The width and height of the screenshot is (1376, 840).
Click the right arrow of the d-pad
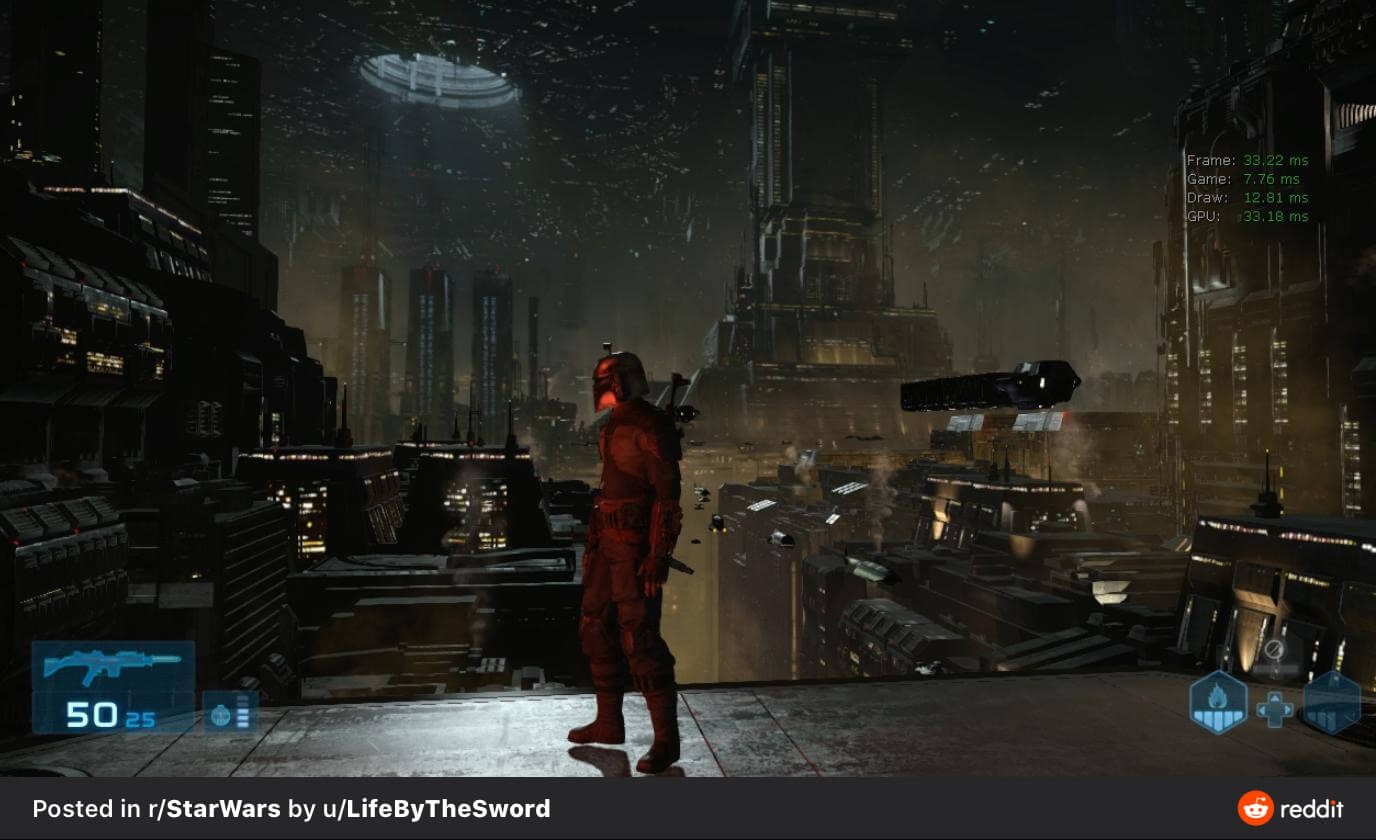pos(1288,709)
